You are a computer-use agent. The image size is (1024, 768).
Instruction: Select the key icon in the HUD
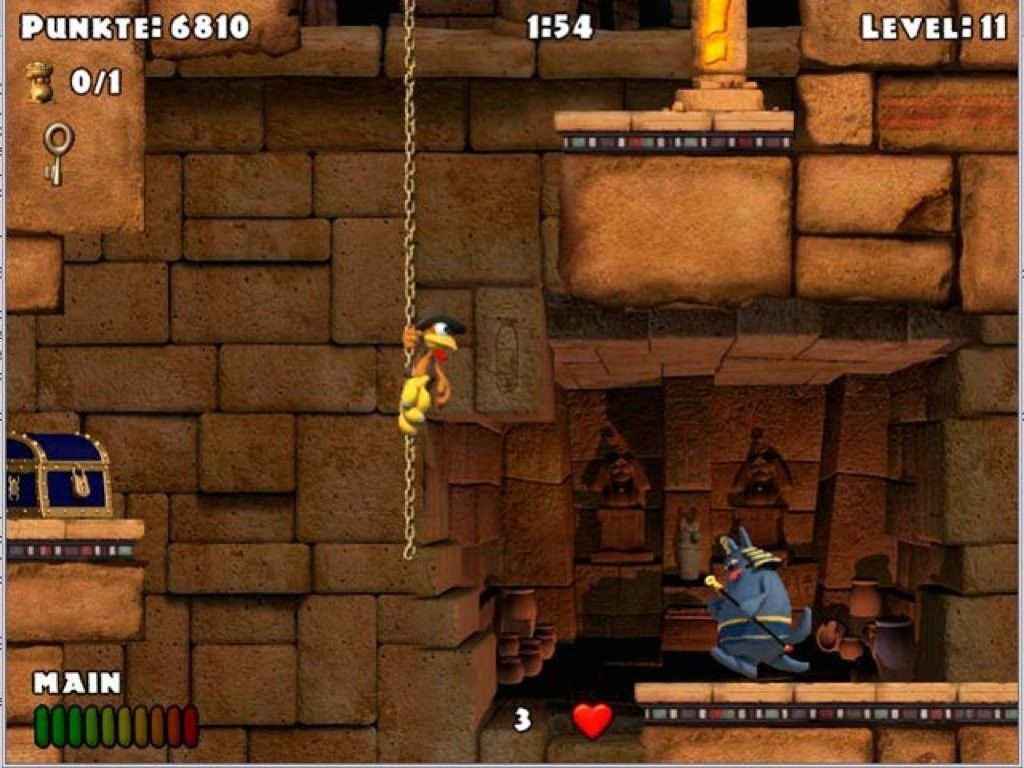[57, 151]
